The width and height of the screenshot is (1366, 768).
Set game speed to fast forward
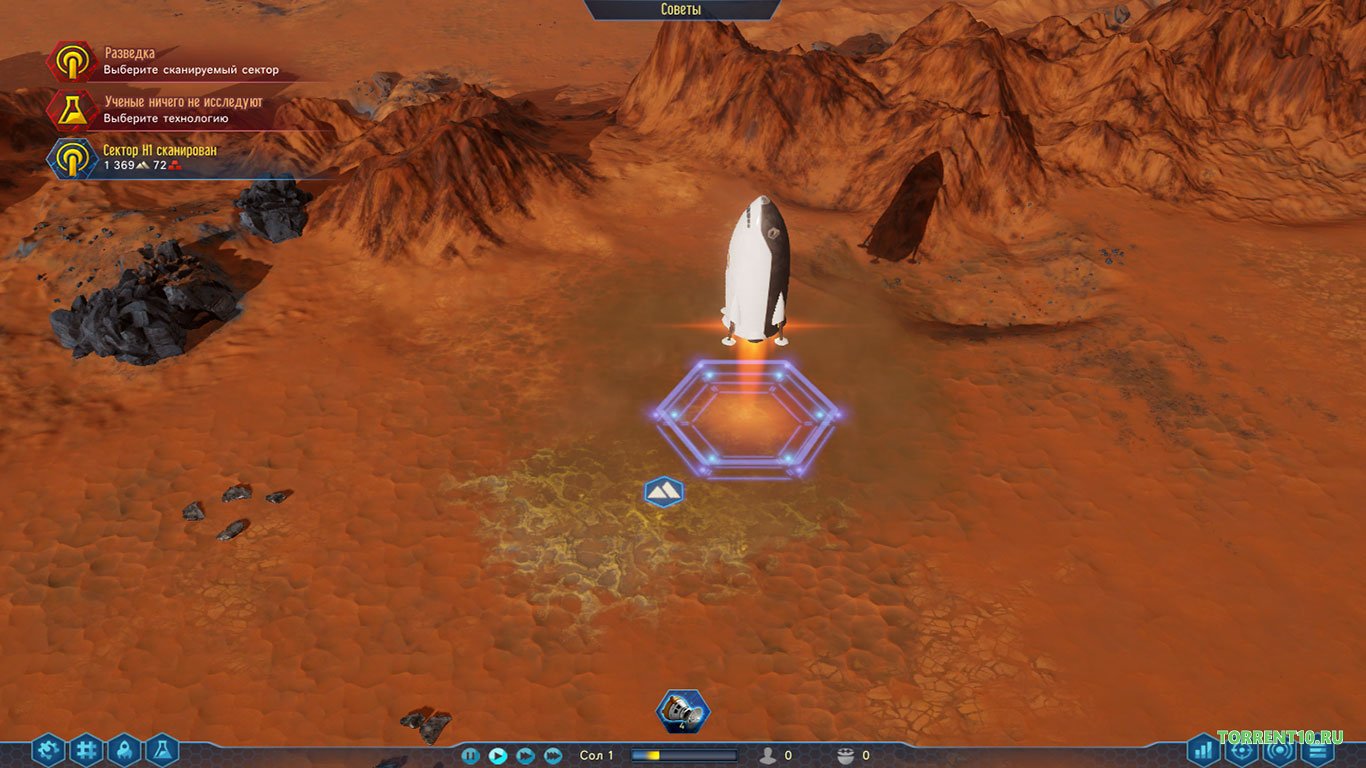coord(525,756)
